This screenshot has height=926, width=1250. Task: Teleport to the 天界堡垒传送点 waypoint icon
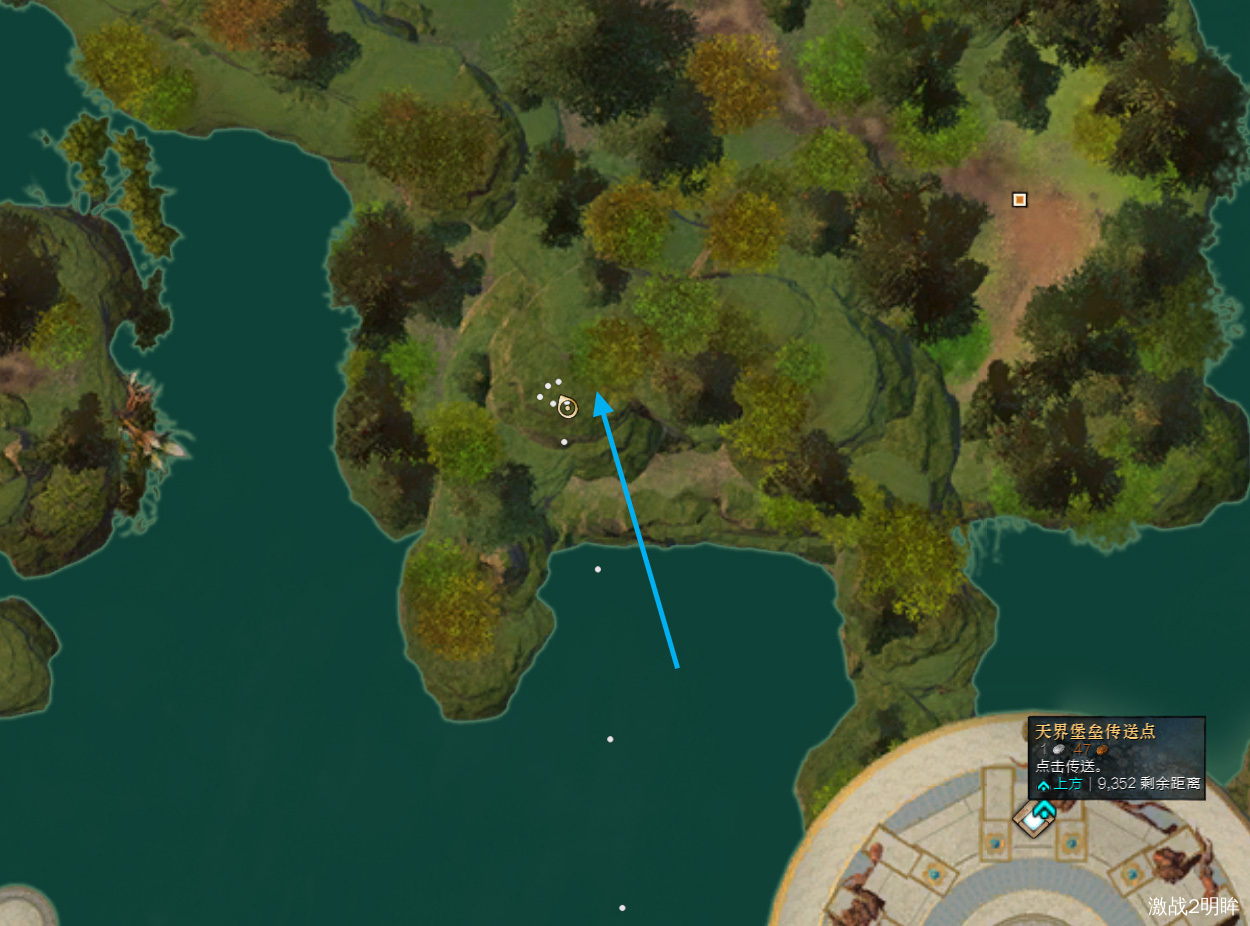point(1035,817)
